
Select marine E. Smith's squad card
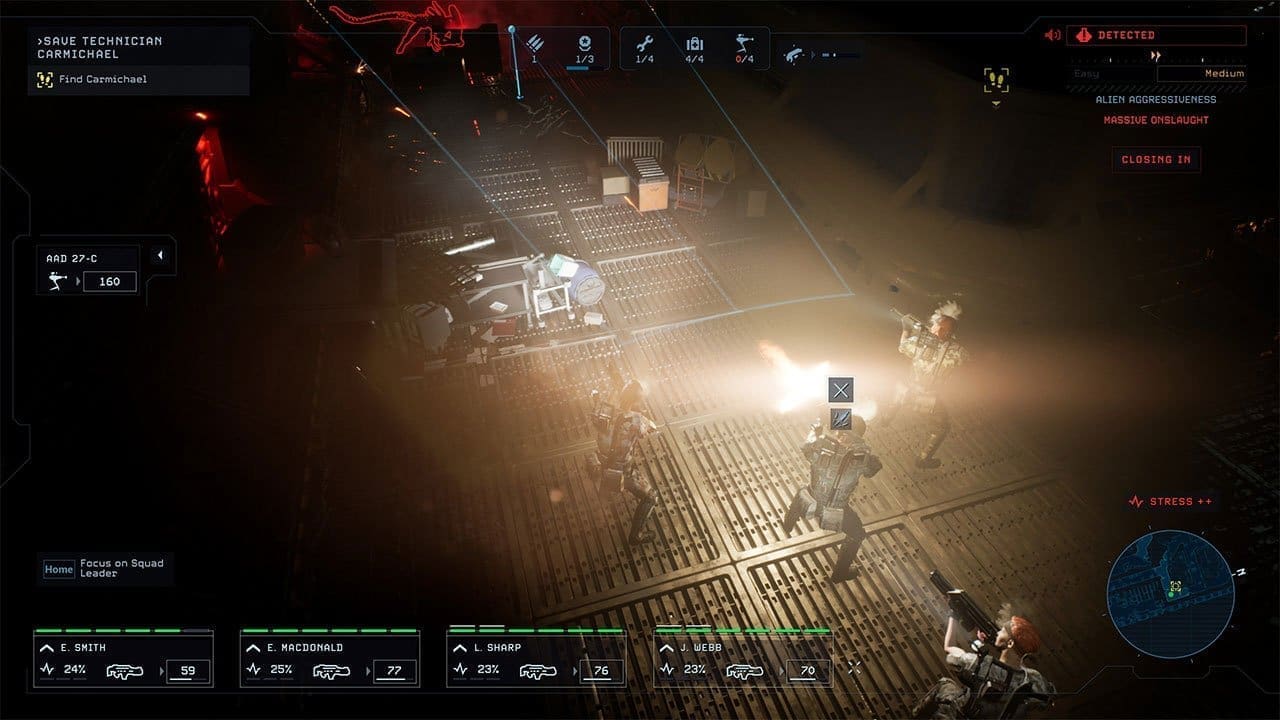point(123,660)
